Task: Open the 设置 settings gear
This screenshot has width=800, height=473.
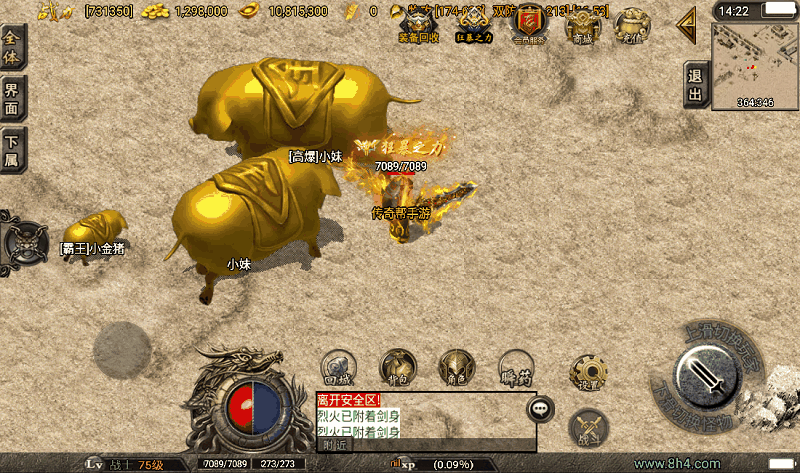Action: (x=588, y=371)
